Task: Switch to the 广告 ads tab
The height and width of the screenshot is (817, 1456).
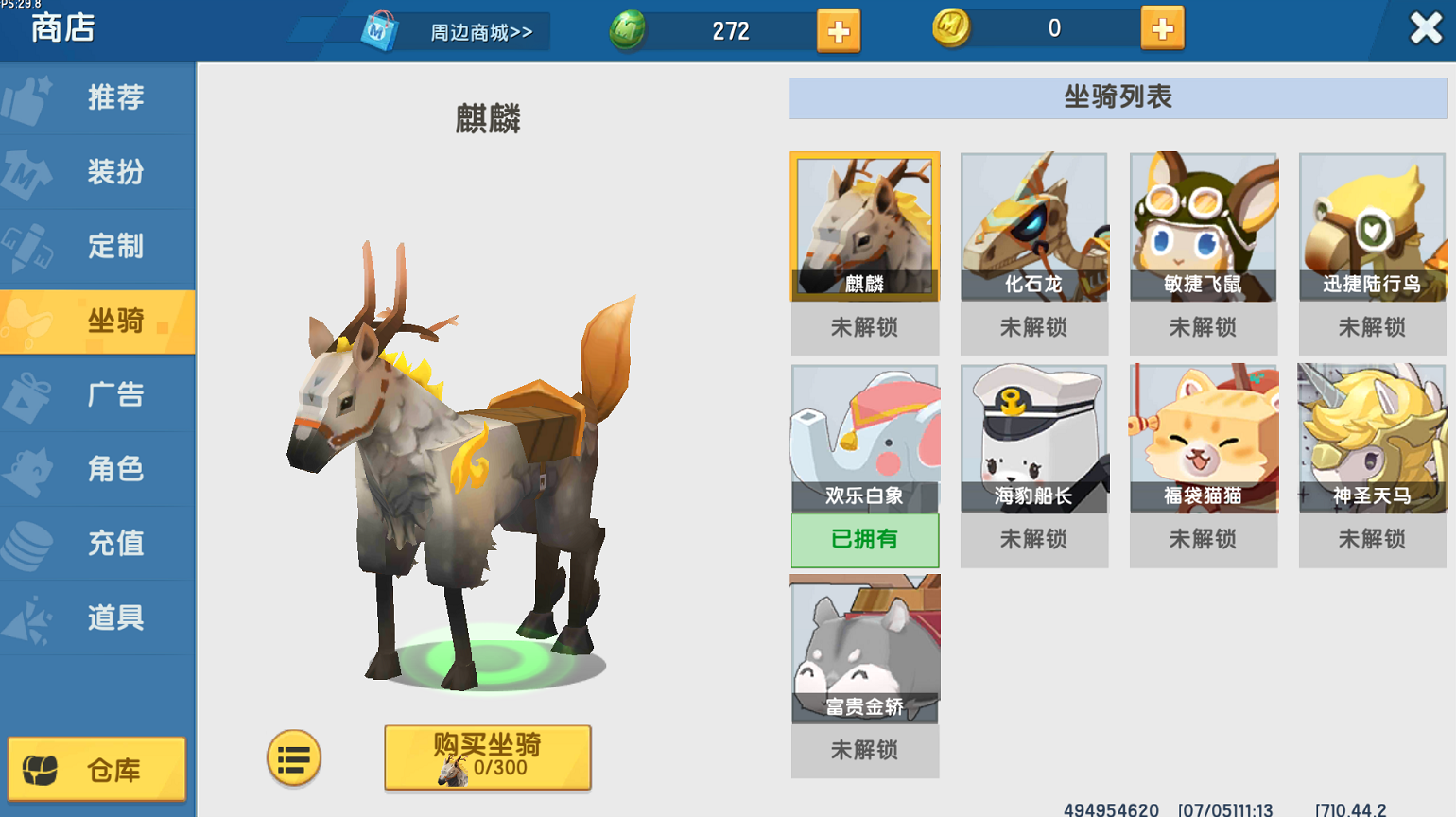Action: [x=98, y=395]
